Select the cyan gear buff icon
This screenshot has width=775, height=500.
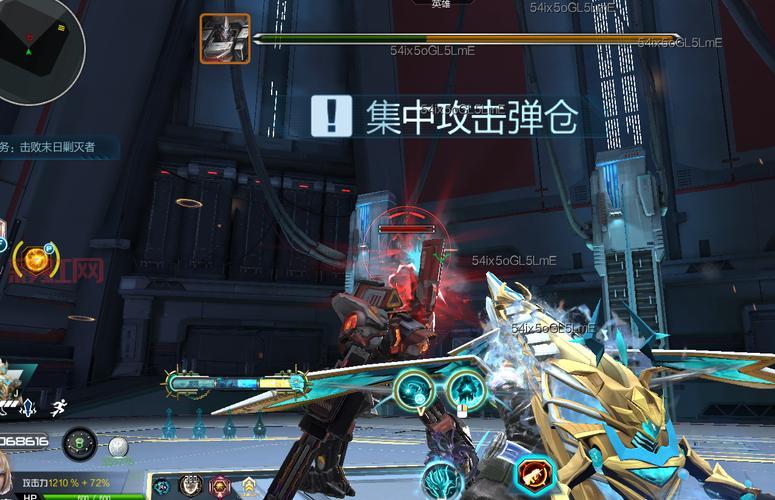pos(162,487)
